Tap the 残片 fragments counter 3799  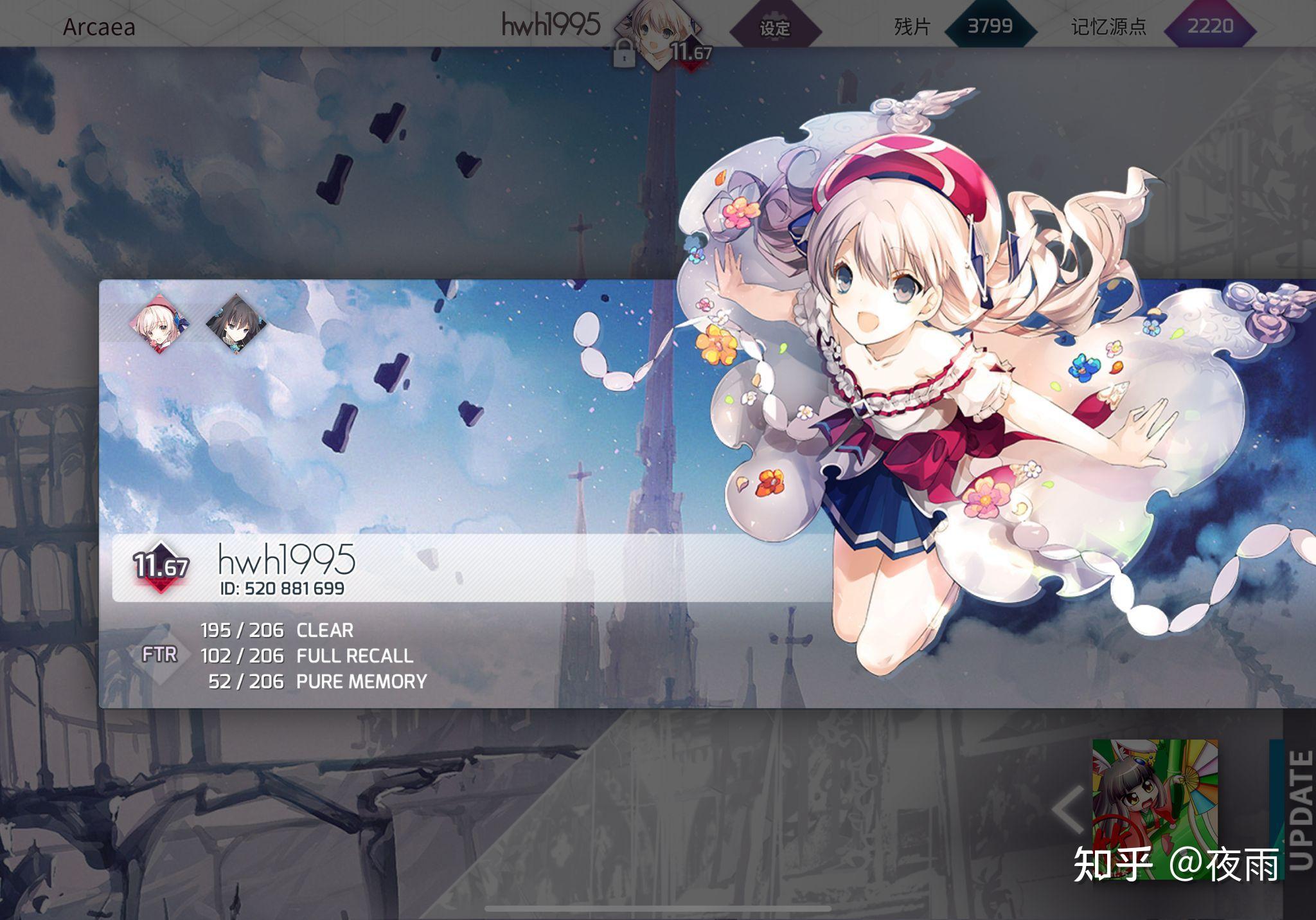[x=990, y=26]
